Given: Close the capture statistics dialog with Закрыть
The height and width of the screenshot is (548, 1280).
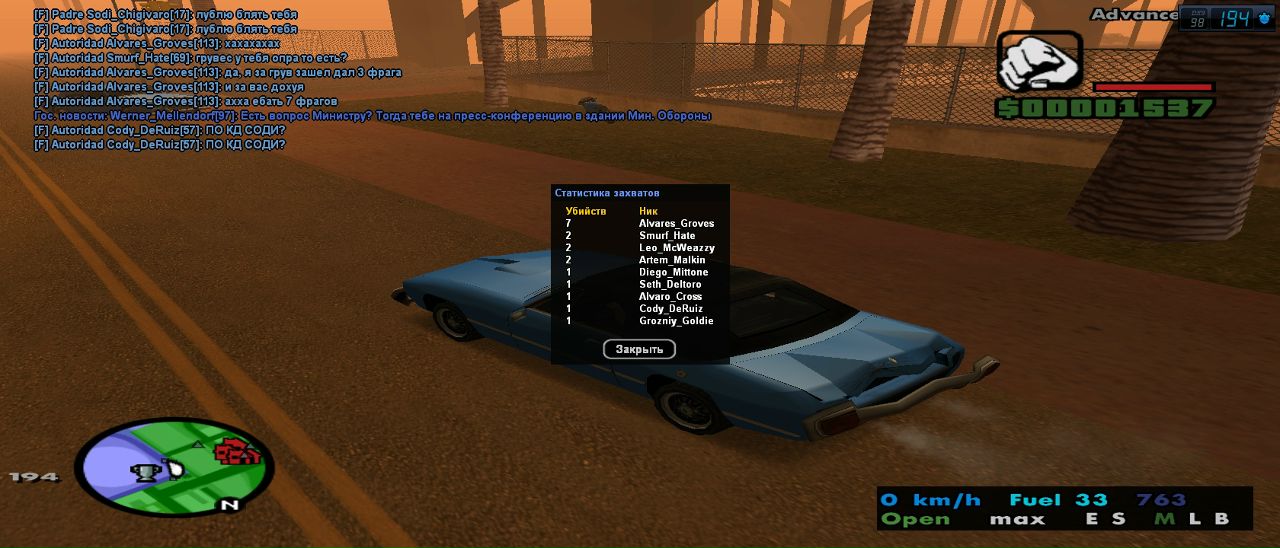Looking at the screenshot, I should [639, 349].
